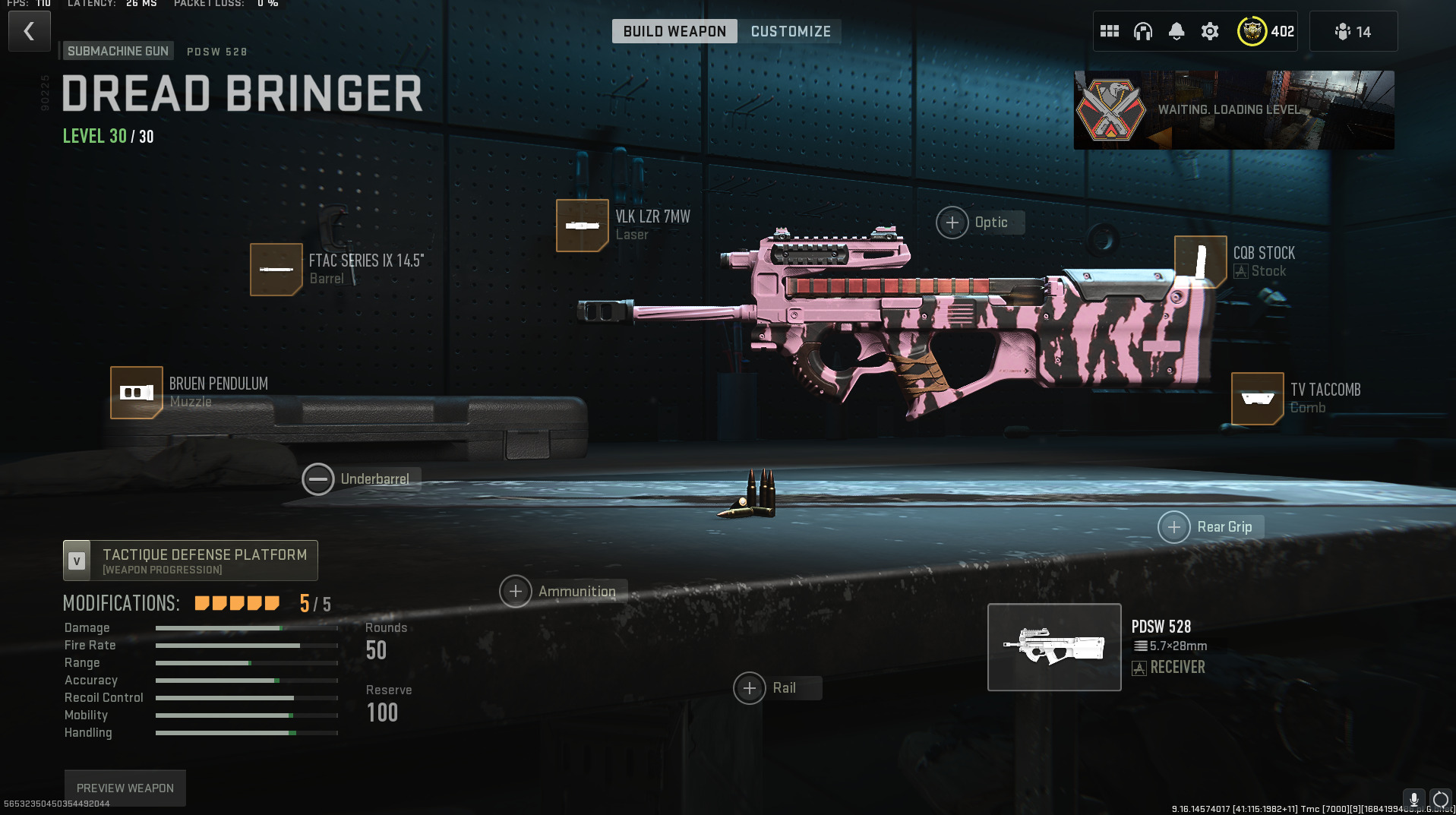
Task: Select the Build Weapon tab
Action: pyautogui.click(x=674, y=31)
